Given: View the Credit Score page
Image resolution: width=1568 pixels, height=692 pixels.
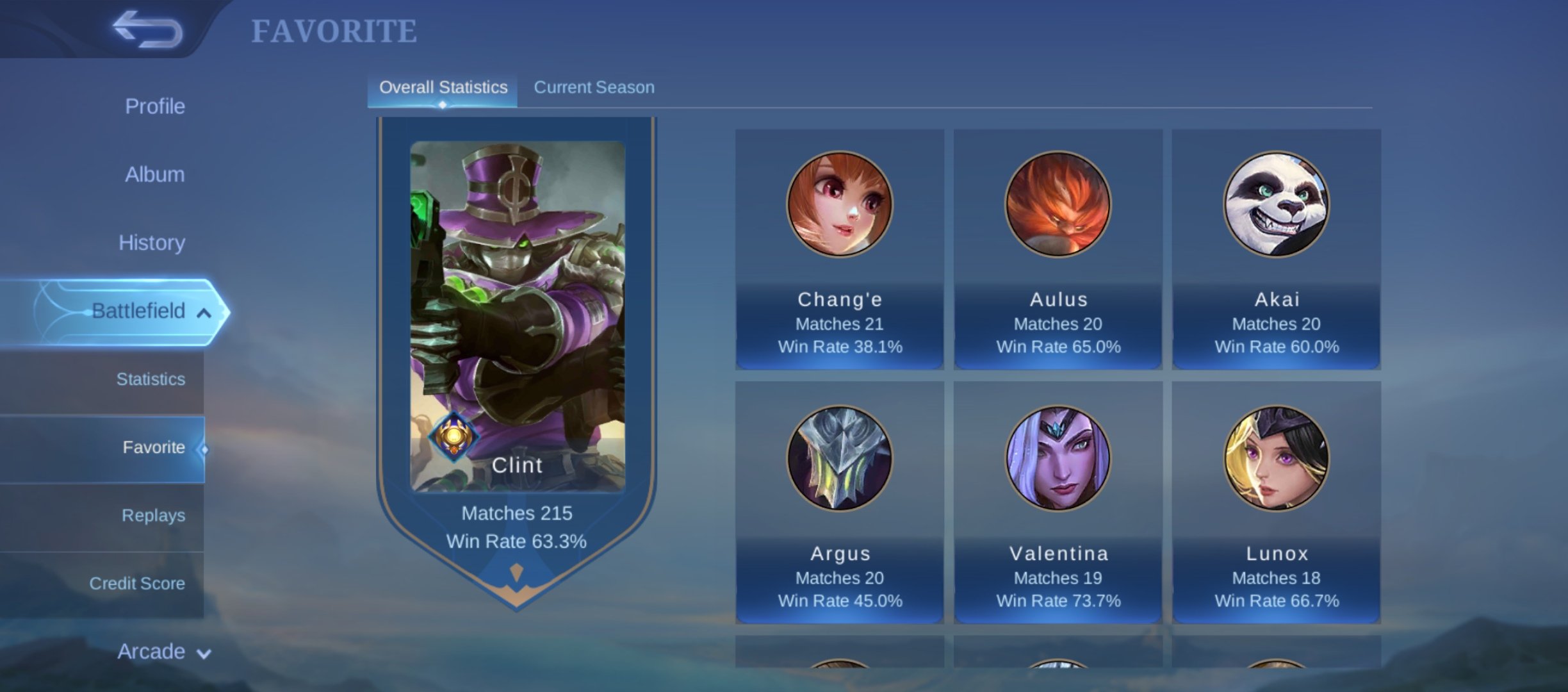Looking at the screenshot, I should pos(137,584).
